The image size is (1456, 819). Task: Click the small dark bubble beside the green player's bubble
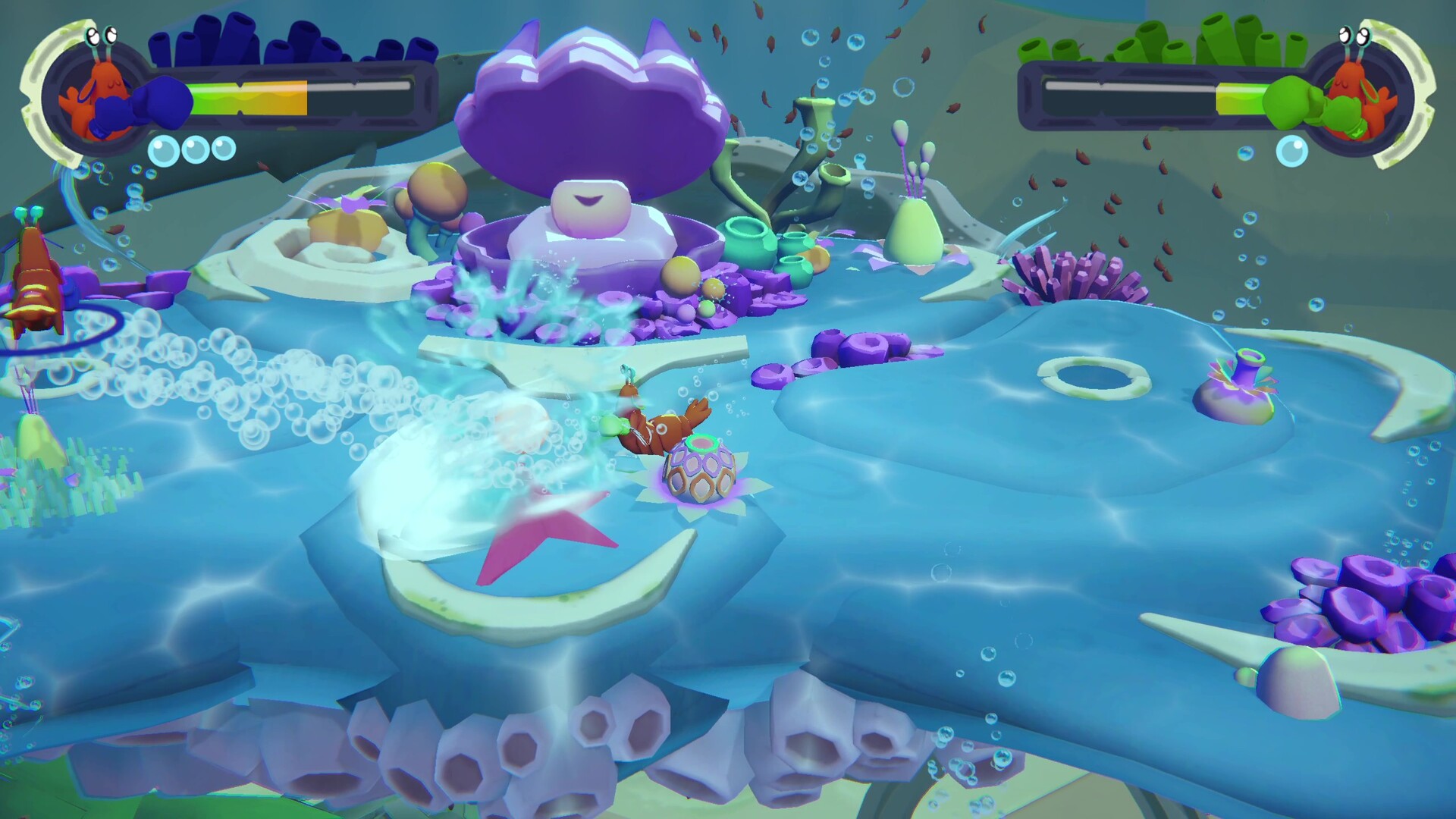1246,153
